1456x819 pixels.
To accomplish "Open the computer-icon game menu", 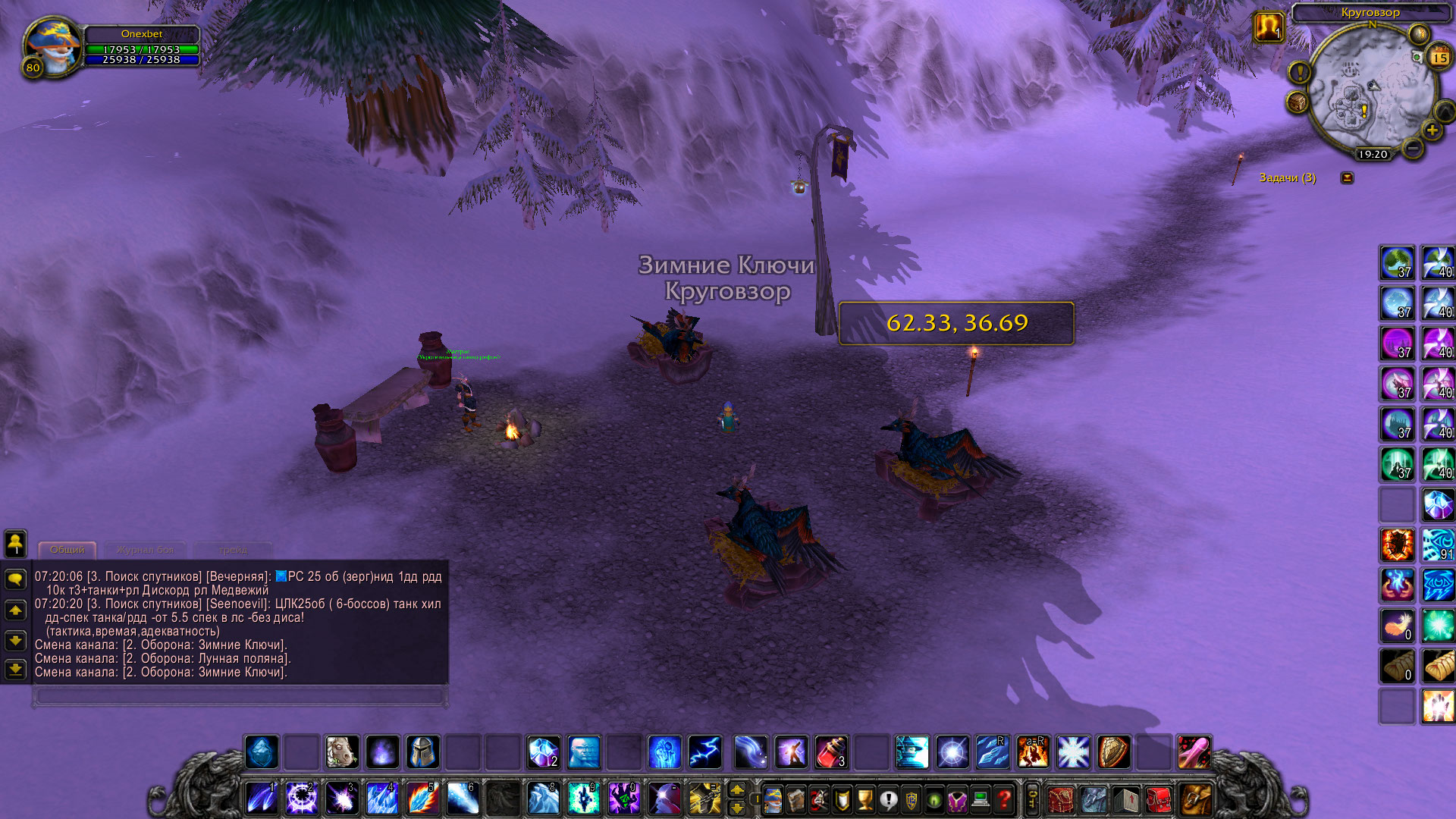I will [981, 799].
